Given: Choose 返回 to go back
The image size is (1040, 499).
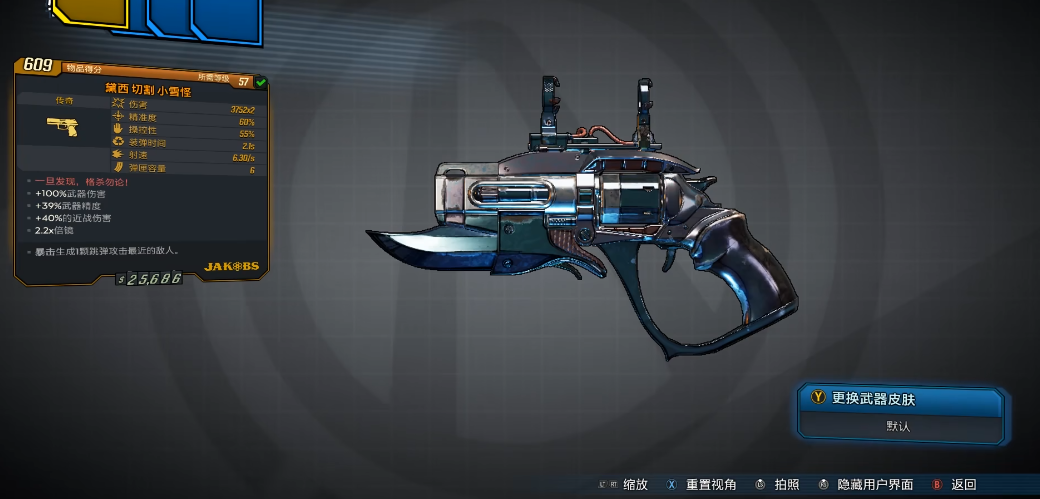Looking at the screenshot, I should pyautogui.click(x=962, y=484).
